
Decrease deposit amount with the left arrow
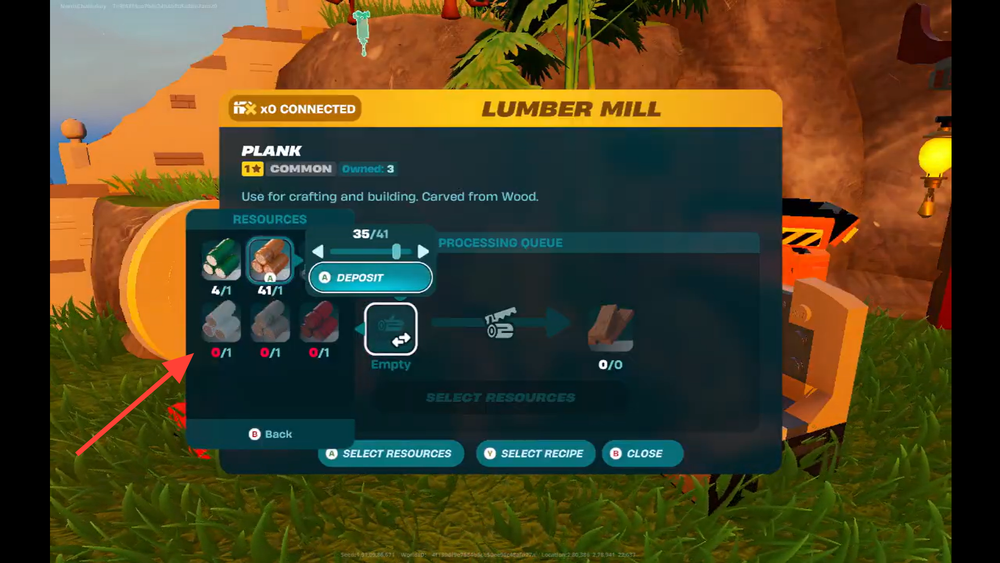pyautogui.click(x=319, y=252)
